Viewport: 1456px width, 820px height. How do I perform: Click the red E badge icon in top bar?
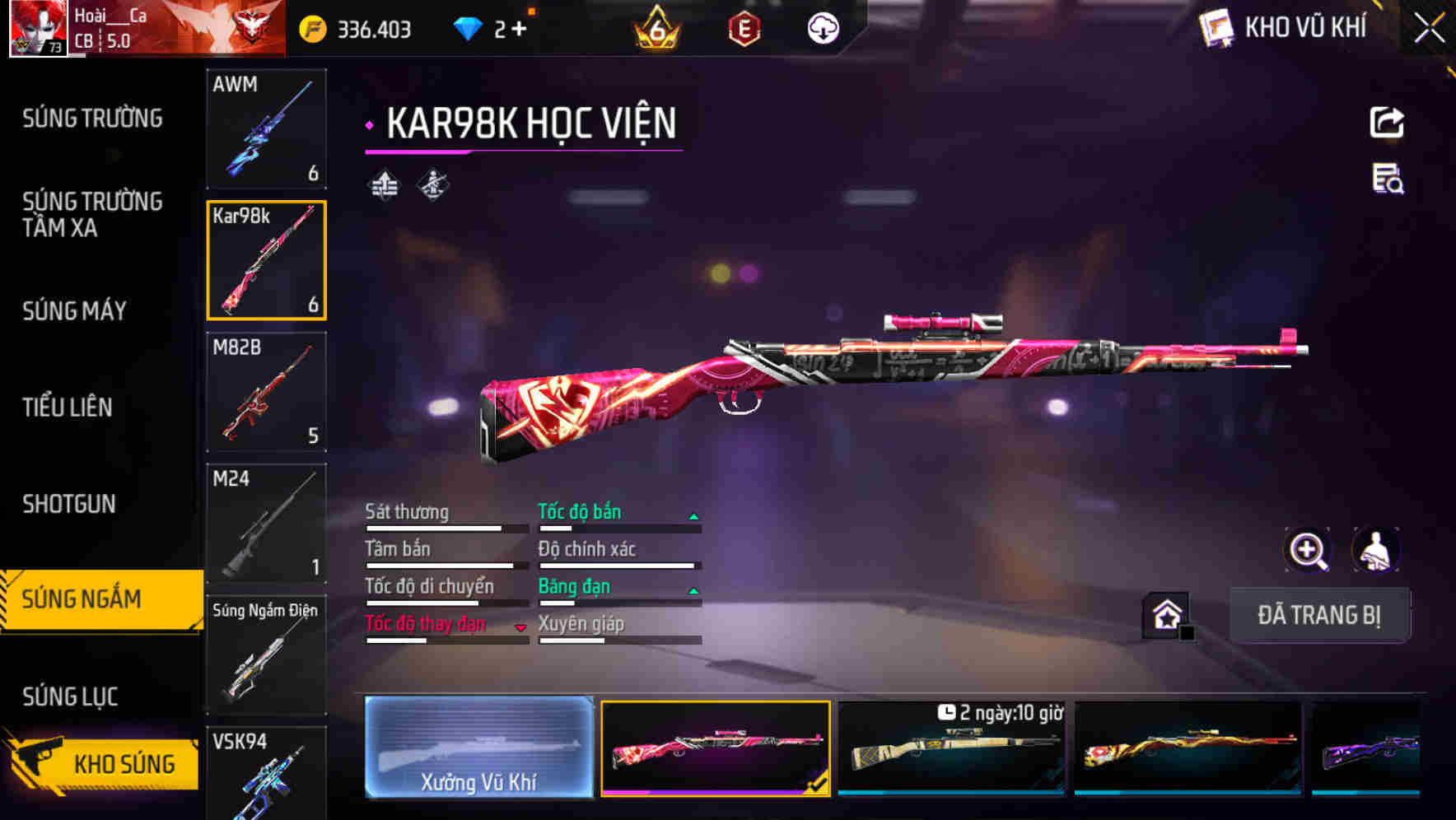[x=745, y=26]
